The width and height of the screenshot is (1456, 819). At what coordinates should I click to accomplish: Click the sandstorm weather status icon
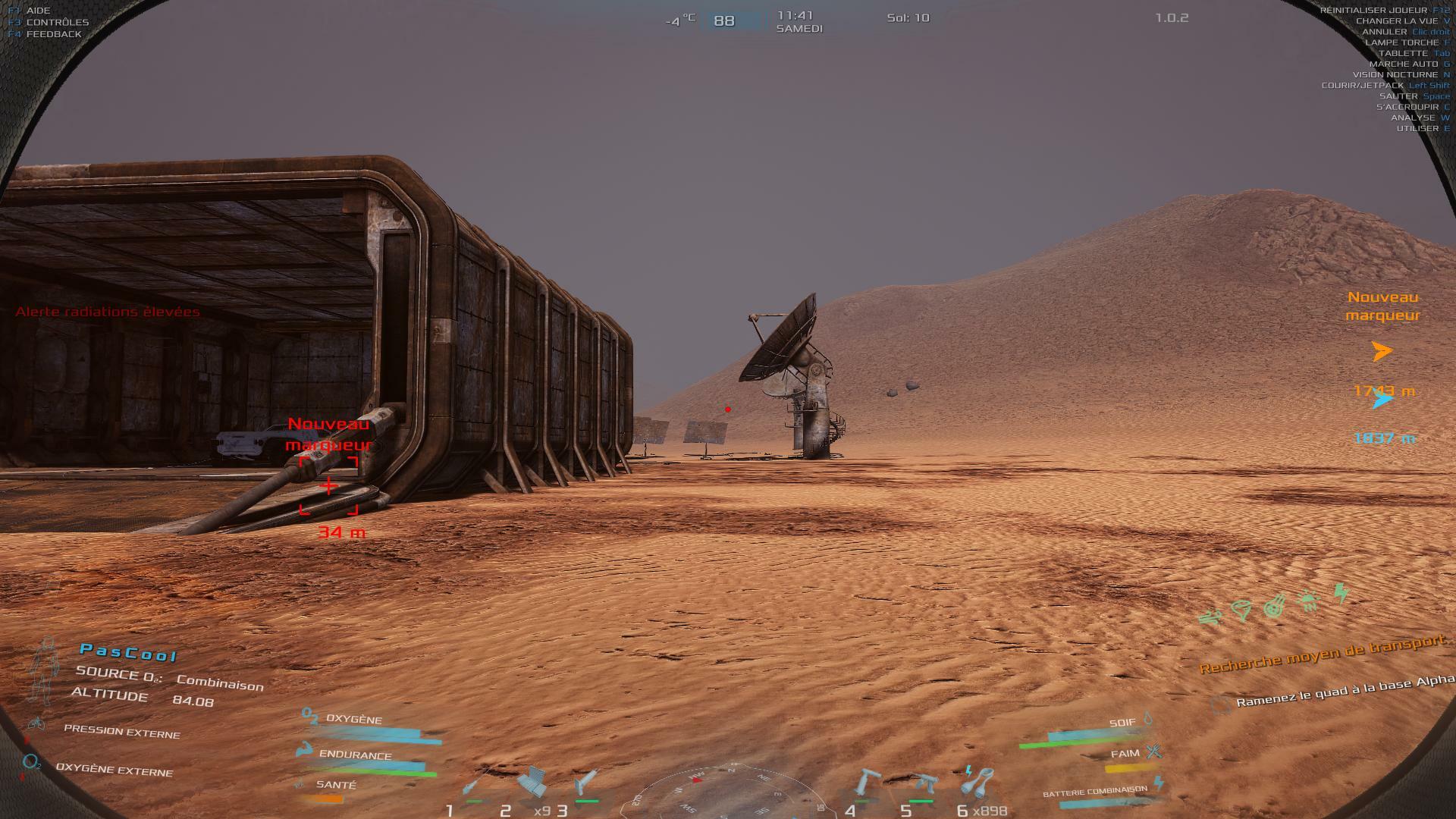1310,601
